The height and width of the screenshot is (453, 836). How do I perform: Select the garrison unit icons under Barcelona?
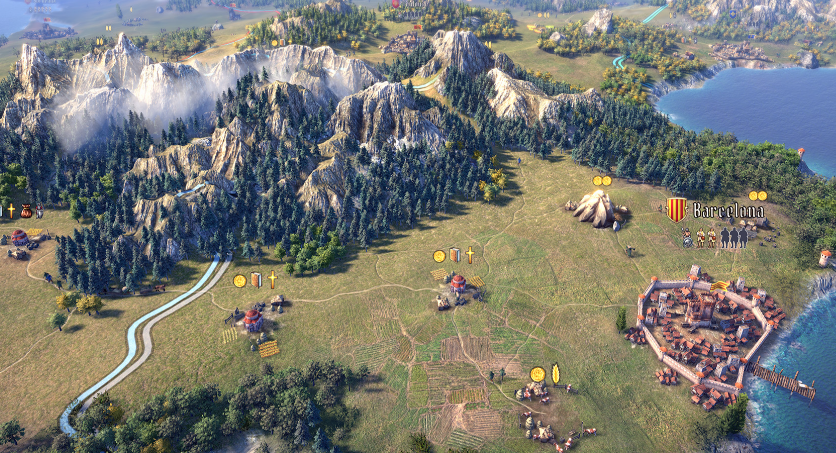tap(715, 237)
